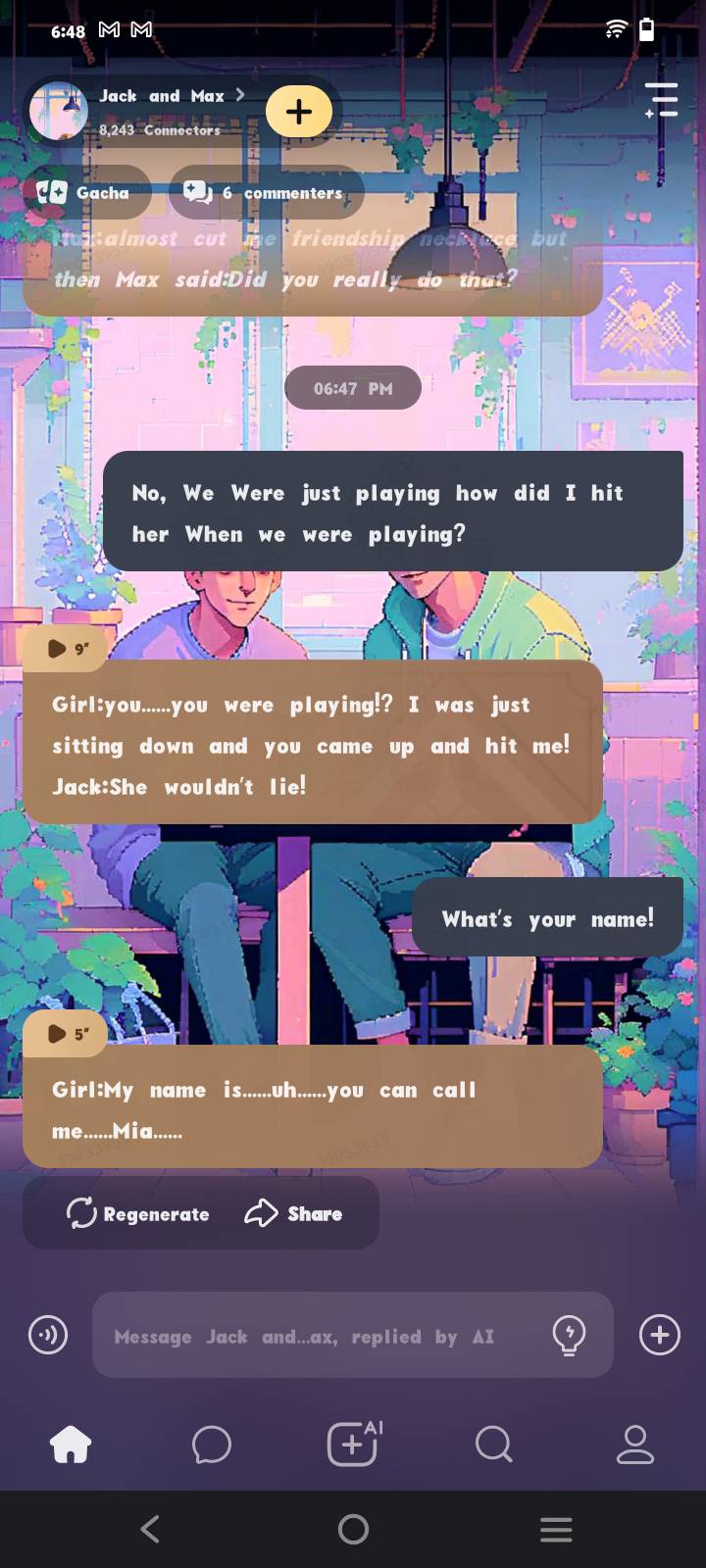Tap the voice call icon beside input
Screen dimensions: 706x1568
[48, 1335]
